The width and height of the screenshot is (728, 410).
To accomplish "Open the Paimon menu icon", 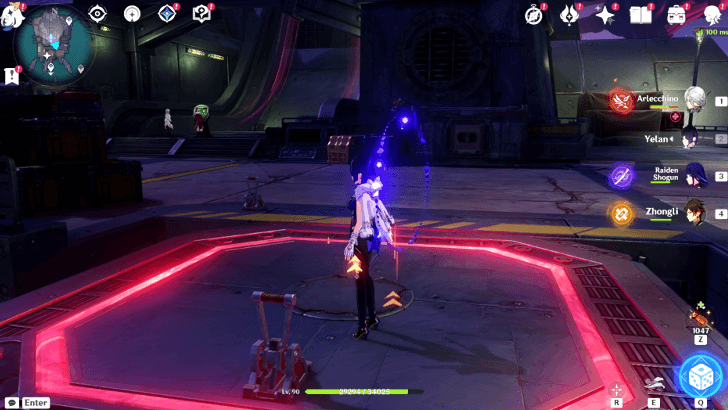I will point(12,10).
